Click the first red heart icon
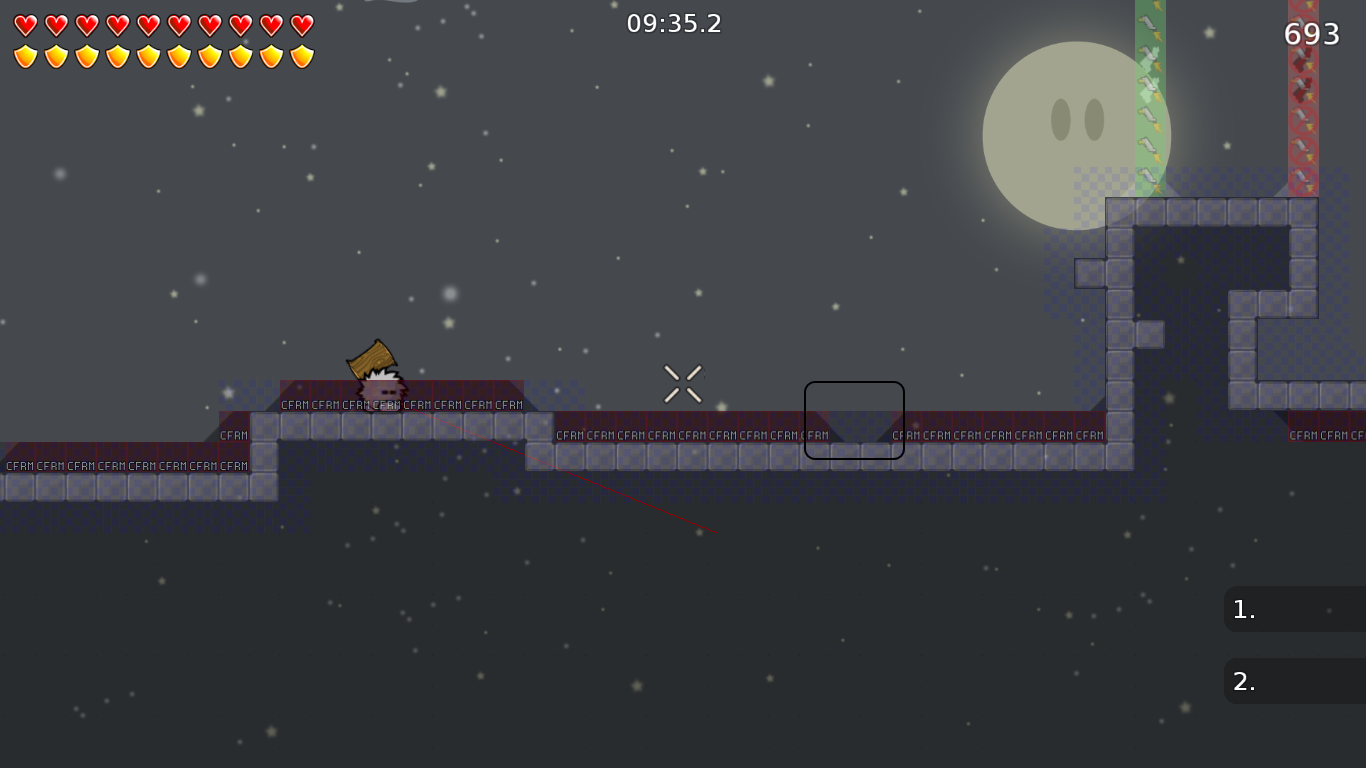This screenshot has width=1366, height=768. [23, 26]
